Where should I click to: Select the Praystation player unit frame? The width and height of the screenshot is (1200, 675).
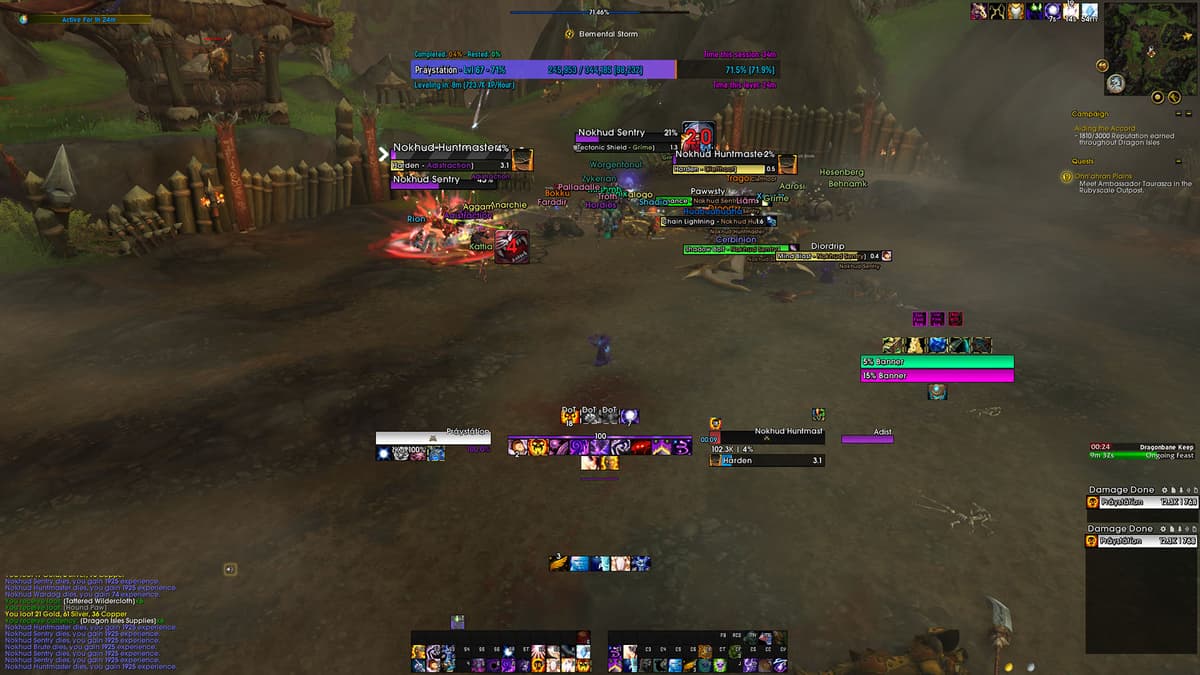[433, 438]
